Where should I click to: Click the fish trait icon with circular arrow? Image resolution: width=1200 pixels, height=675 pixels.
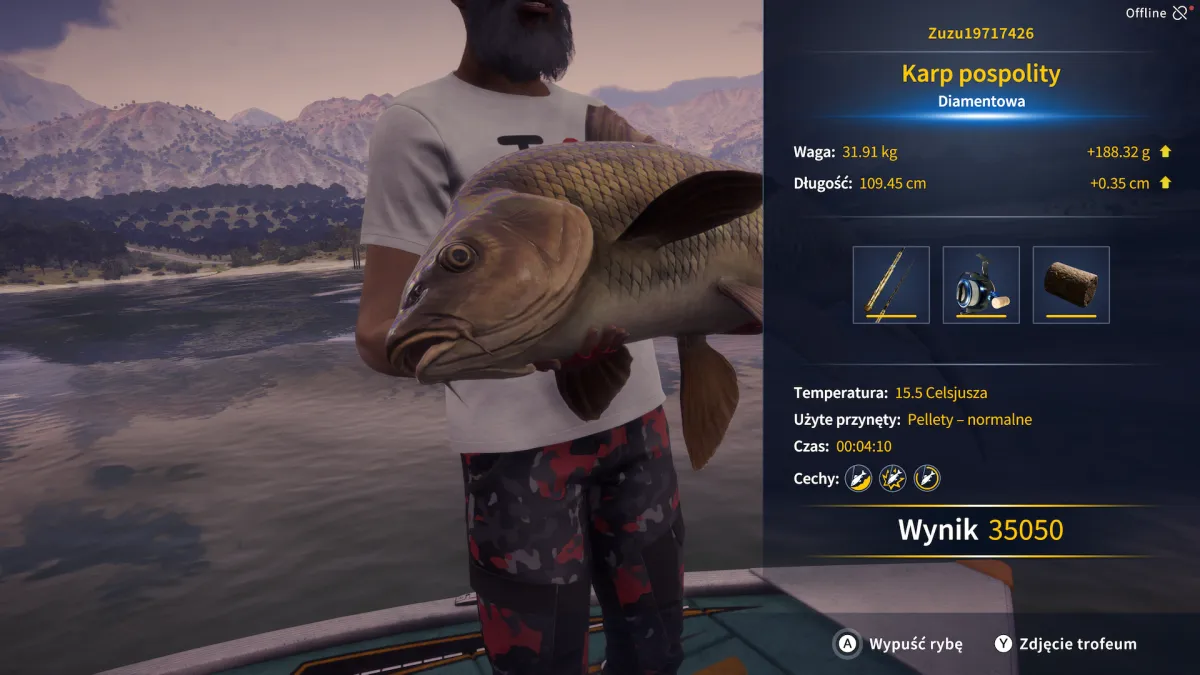point(927,479)
